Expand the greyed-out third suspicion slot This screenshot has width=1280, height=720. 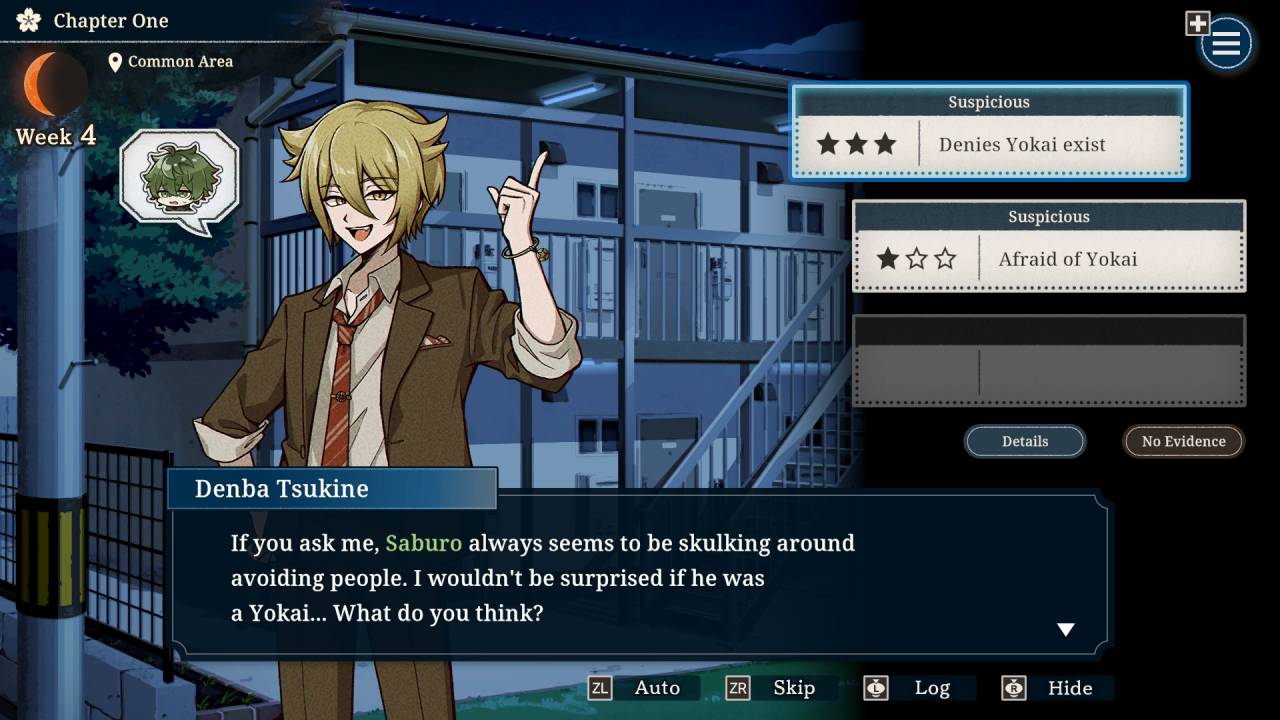pyautogui.click(x=1050, y=360)
